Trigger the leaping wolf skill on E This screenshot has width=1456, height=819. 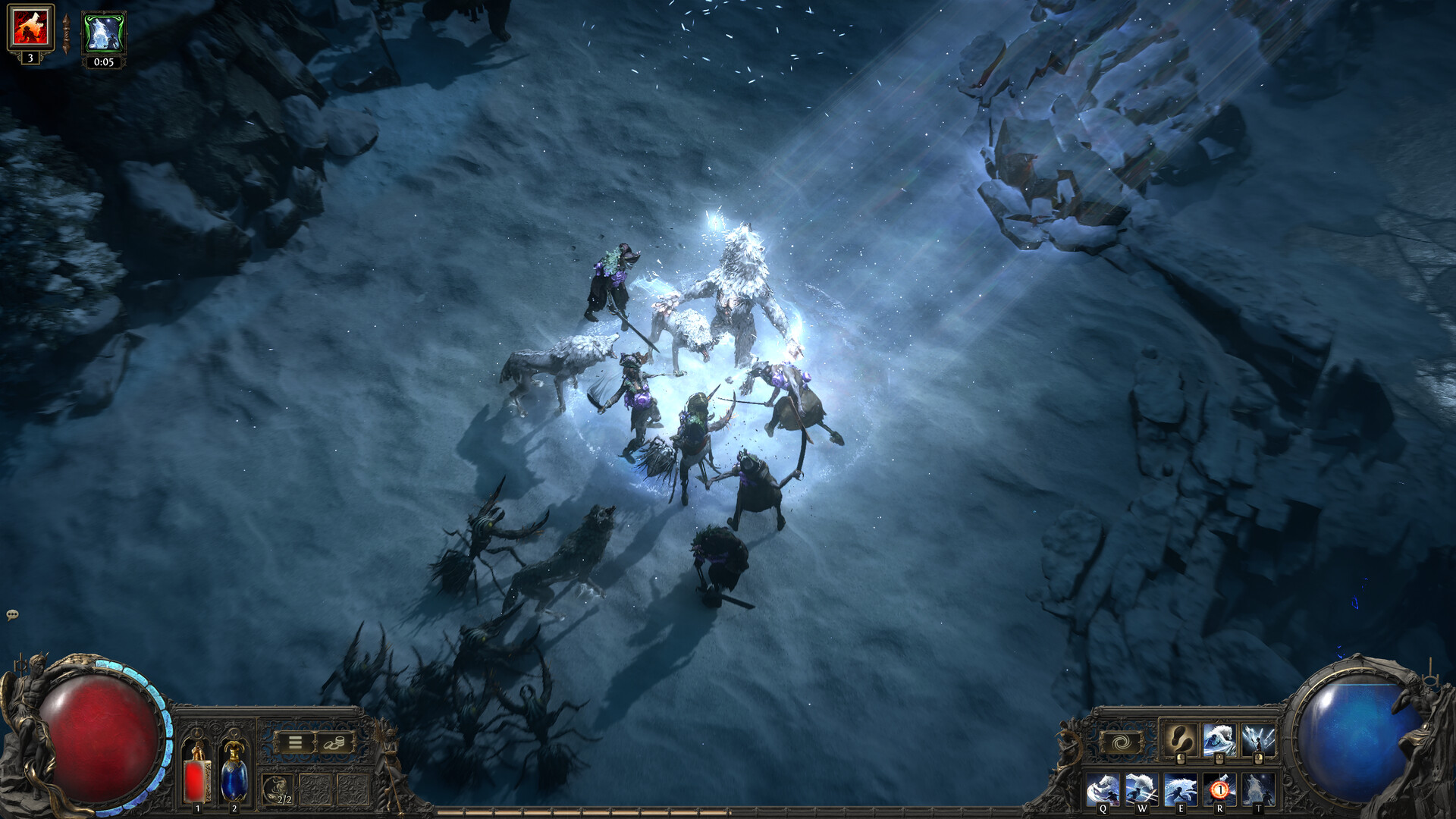click(1181, 787)
